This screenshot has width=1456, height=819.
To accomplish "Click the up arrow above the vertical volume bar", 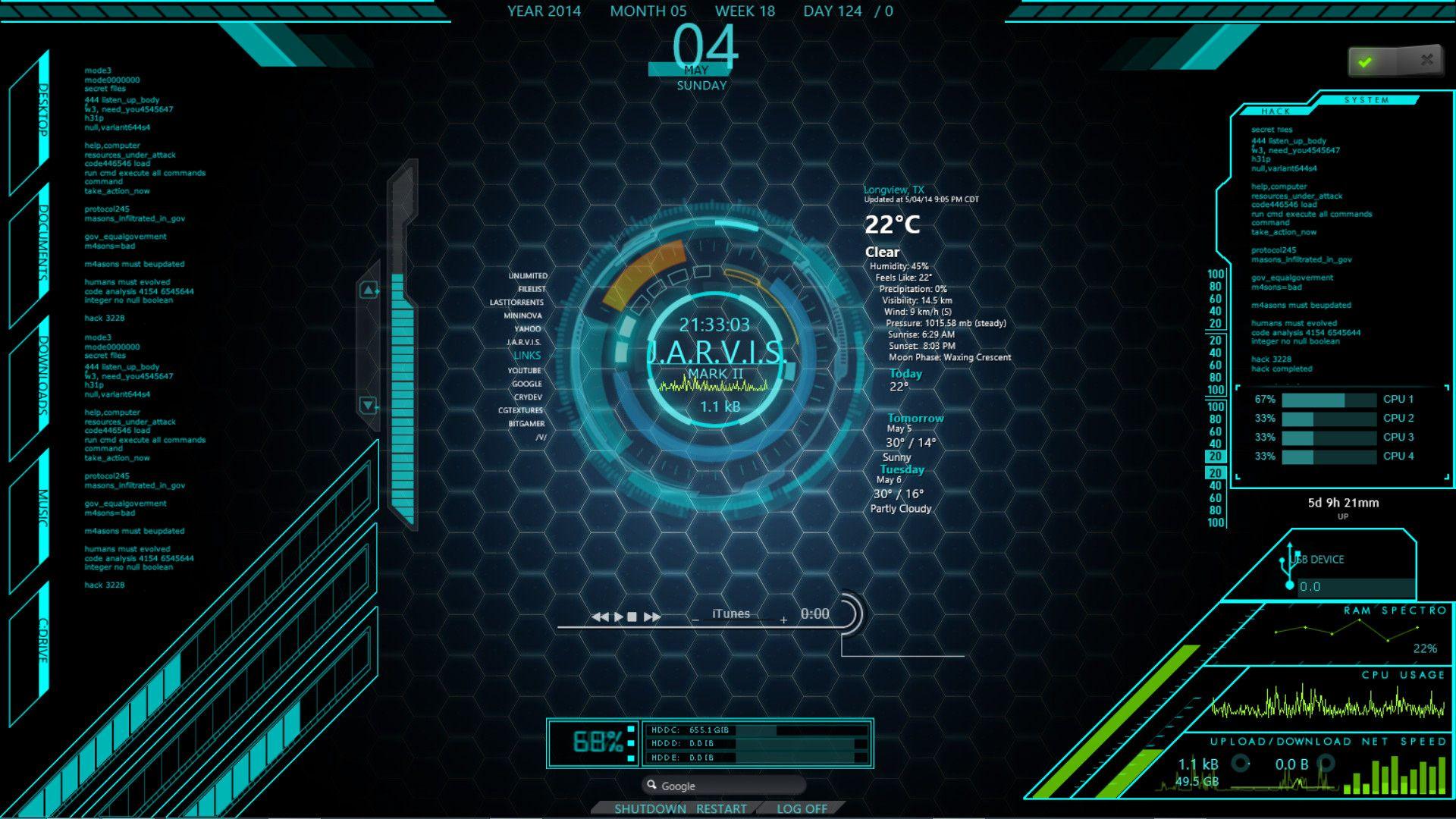I will click(369, 290).
